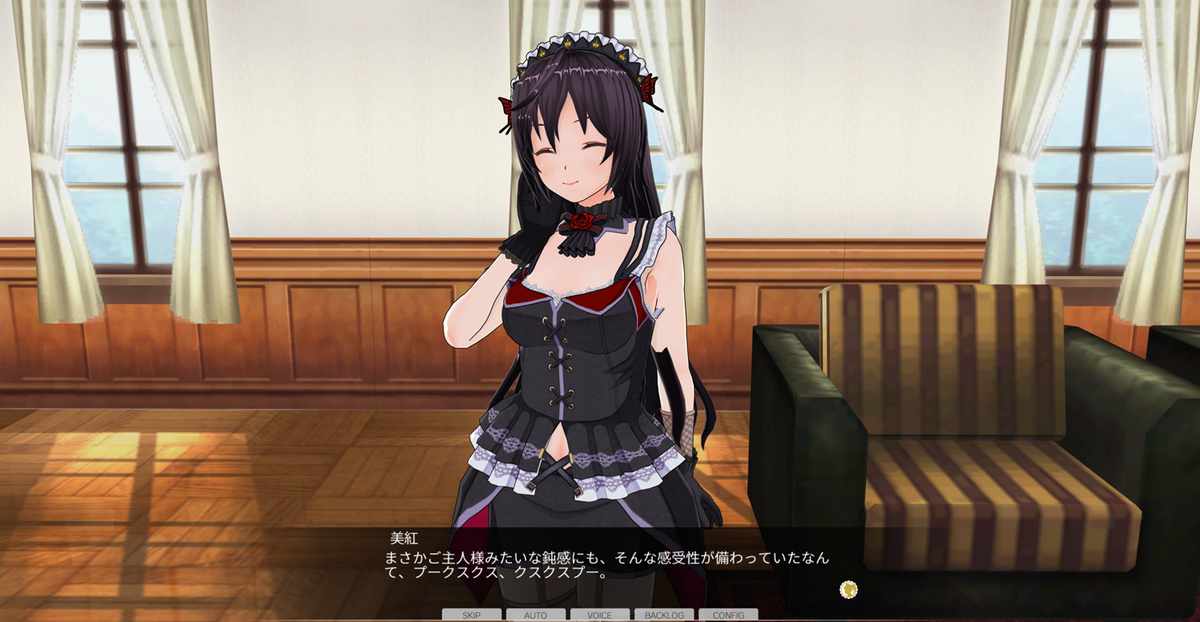Click the SKIP button
Screen dimensions: 1200x622
click(471, 615)
